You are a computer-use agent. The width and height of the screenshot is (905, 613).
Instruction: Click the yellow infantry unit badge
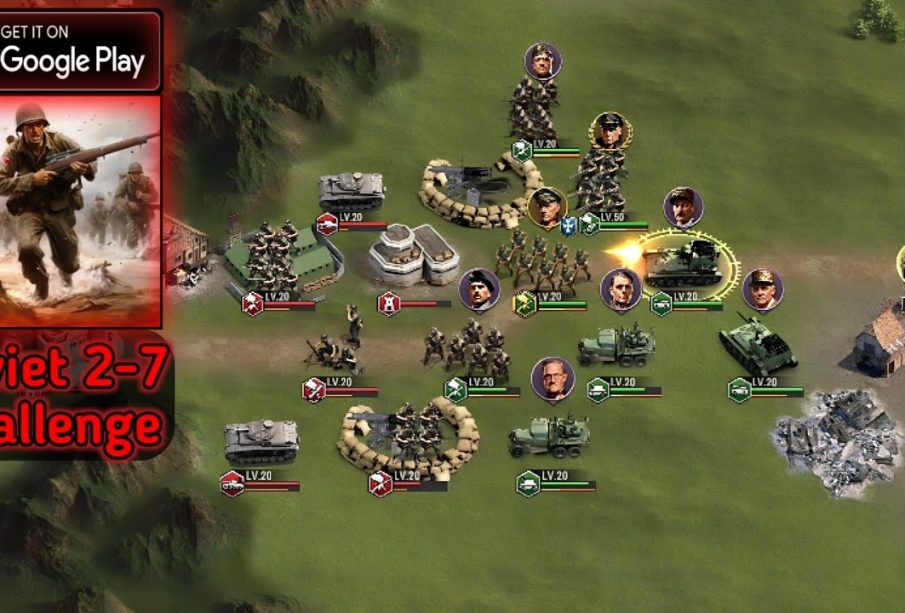[x=524, y=302]
